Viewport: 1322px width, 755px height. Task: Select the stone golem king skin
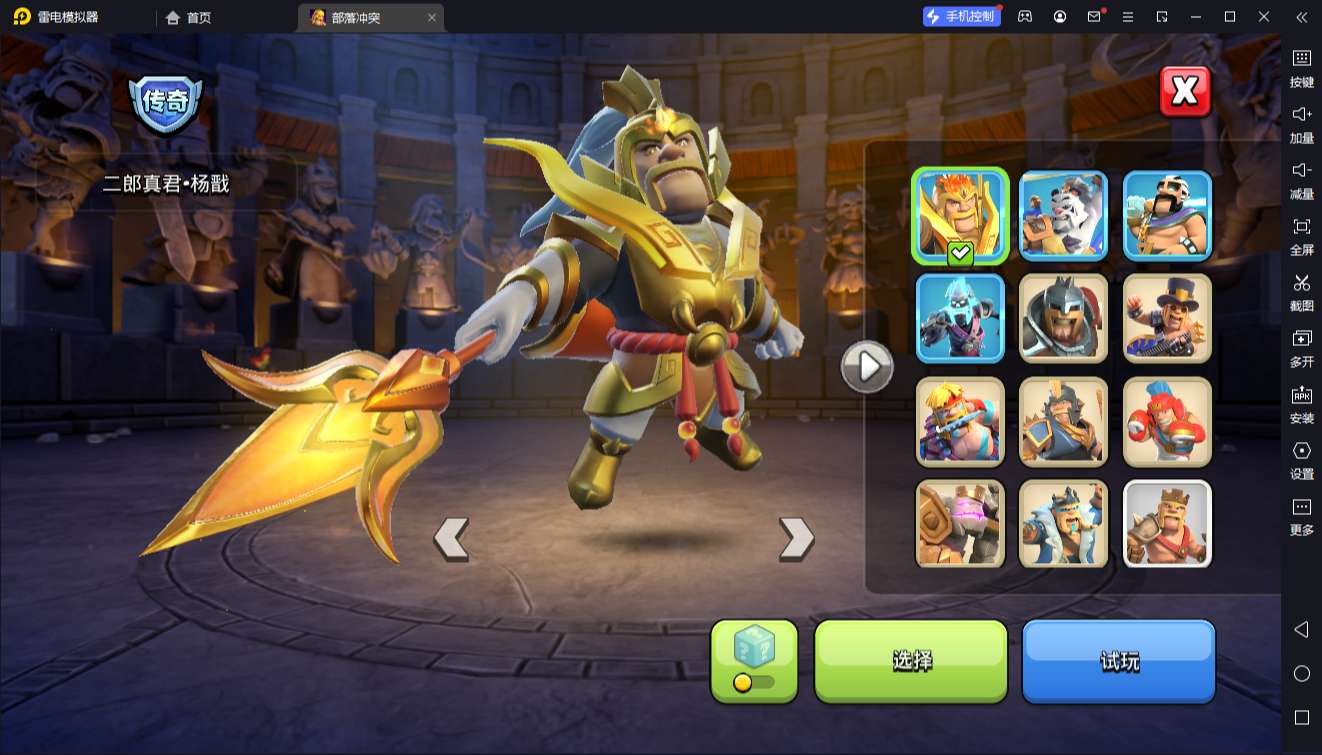960,524
